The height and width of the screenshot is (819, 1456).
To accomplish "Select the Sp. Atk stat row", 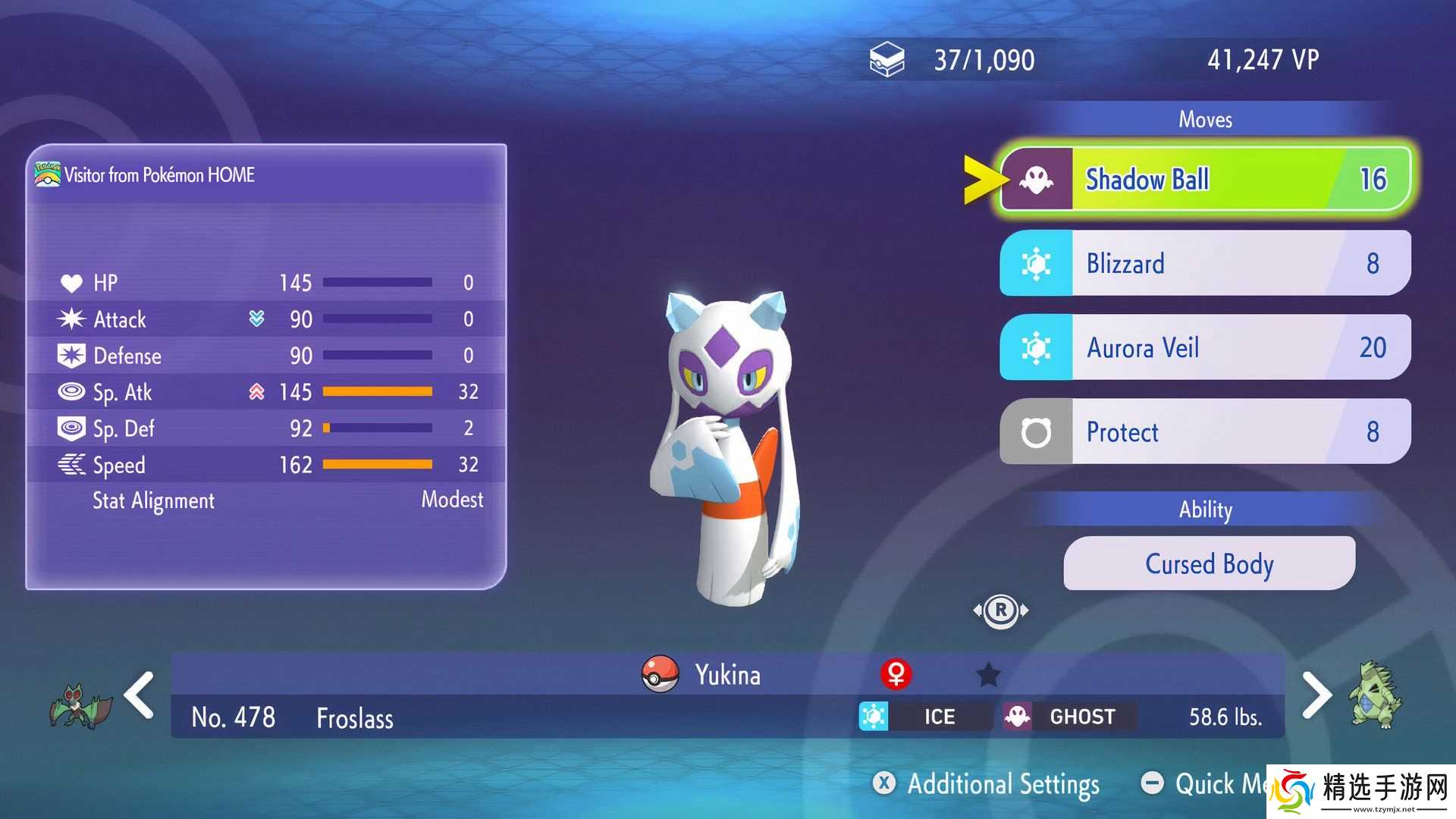I will (x=265, y=392).
